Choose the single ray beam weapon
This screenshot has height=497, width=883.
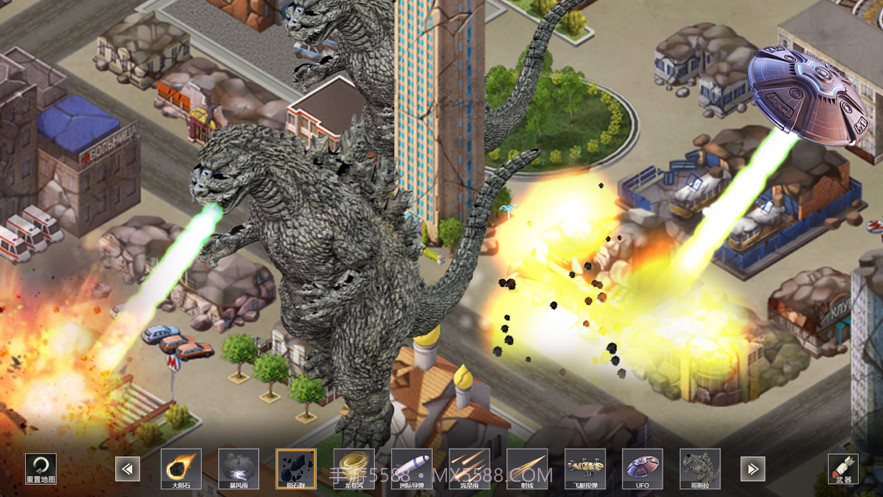527,467
